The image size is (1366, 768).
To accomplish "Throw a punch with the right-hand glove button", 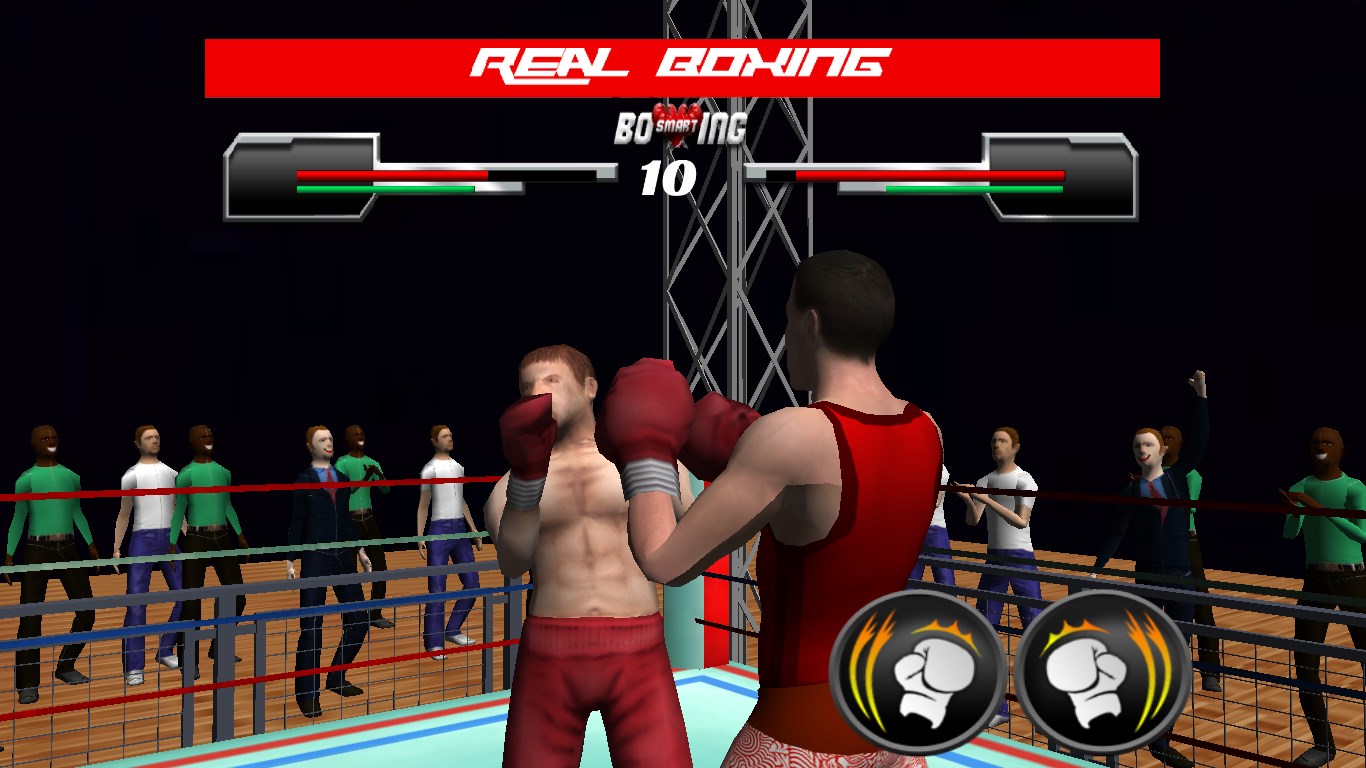I will click(1103, 672).
